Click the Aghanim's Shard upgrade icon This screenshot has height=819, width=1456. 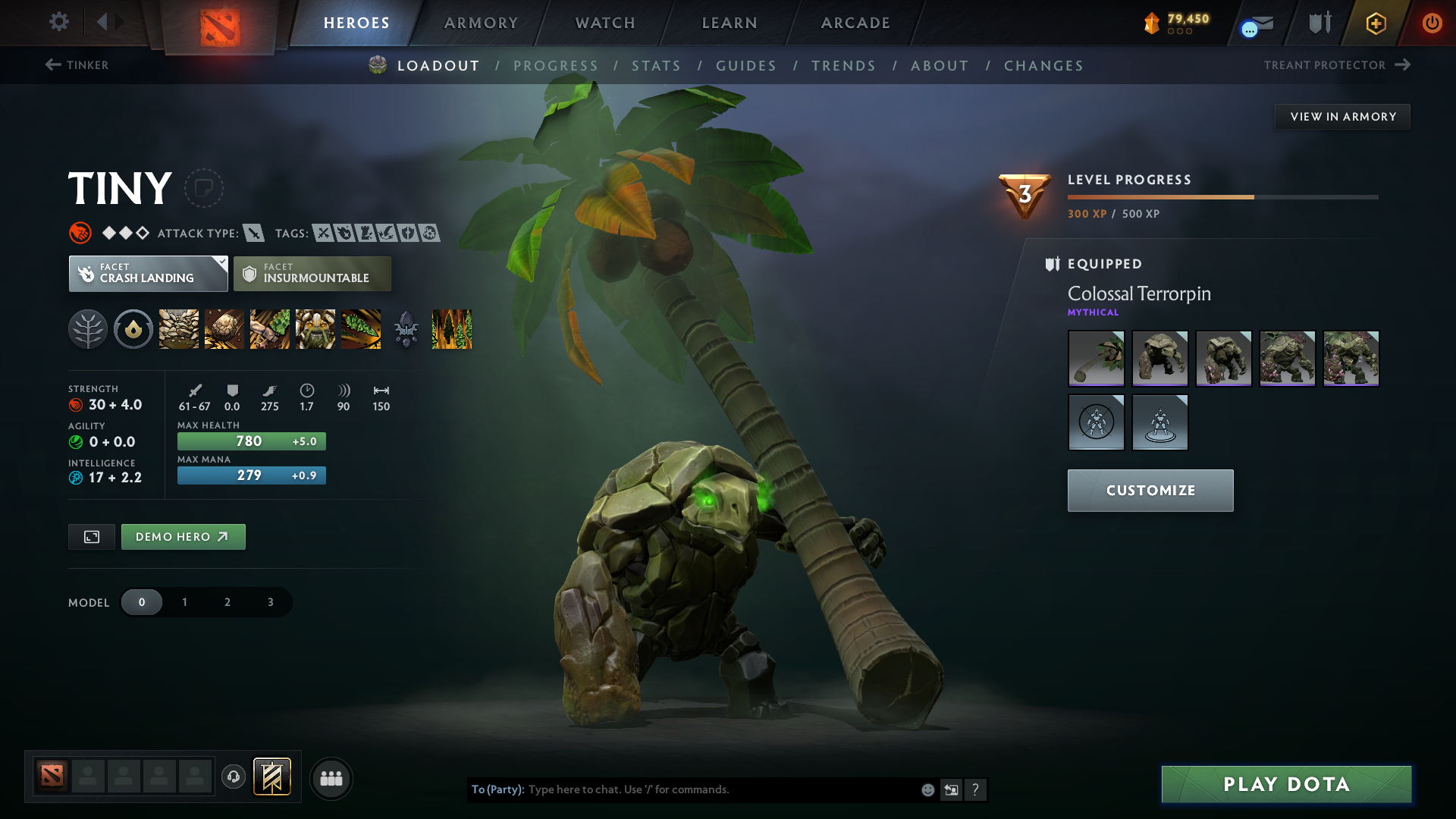[x=406, y=329]
